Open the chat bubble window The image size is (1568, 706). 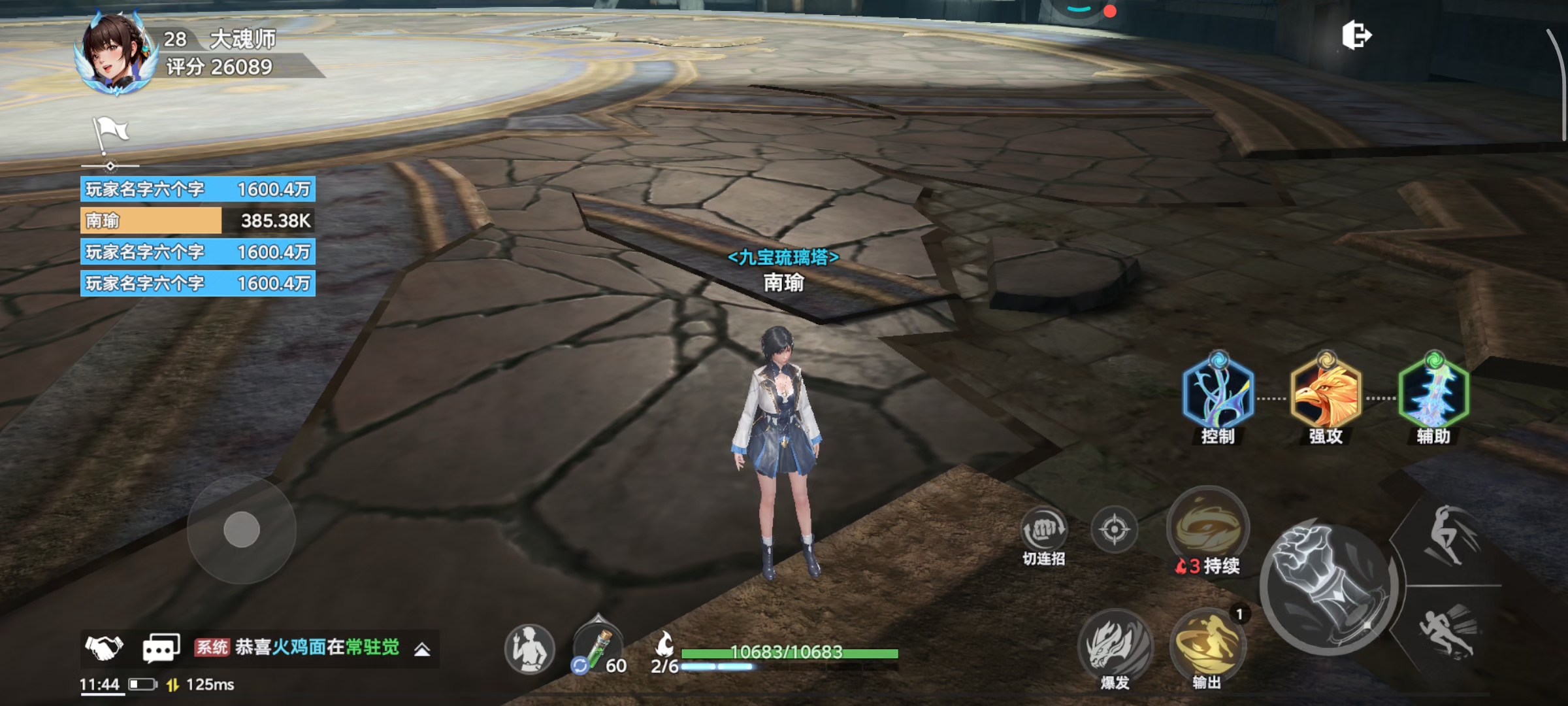point(161,648)
